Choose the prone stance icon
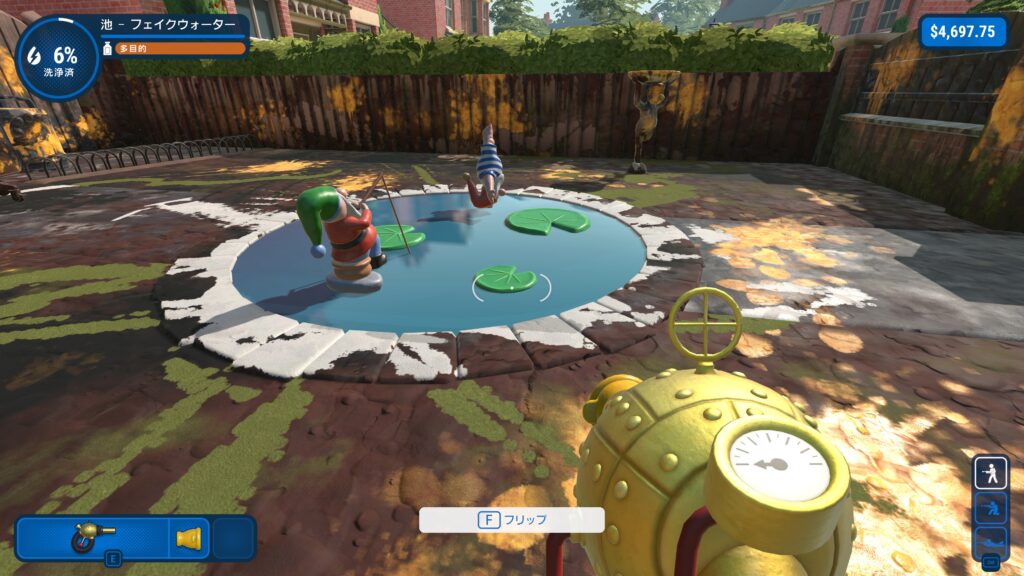 [991, 540]
